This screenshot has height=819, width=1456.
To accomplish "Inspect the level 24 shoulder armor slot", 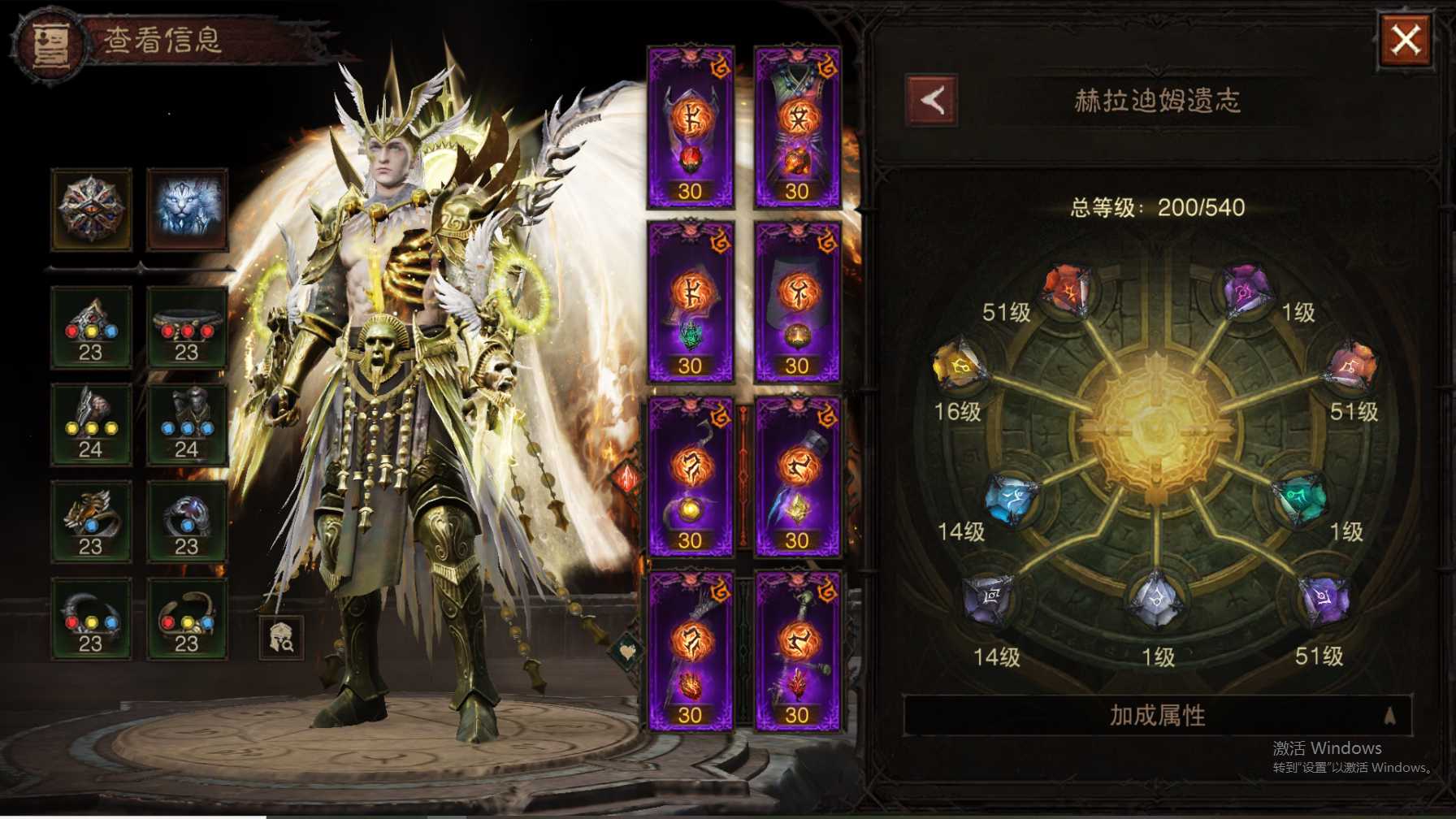I will tap(91, 424).
